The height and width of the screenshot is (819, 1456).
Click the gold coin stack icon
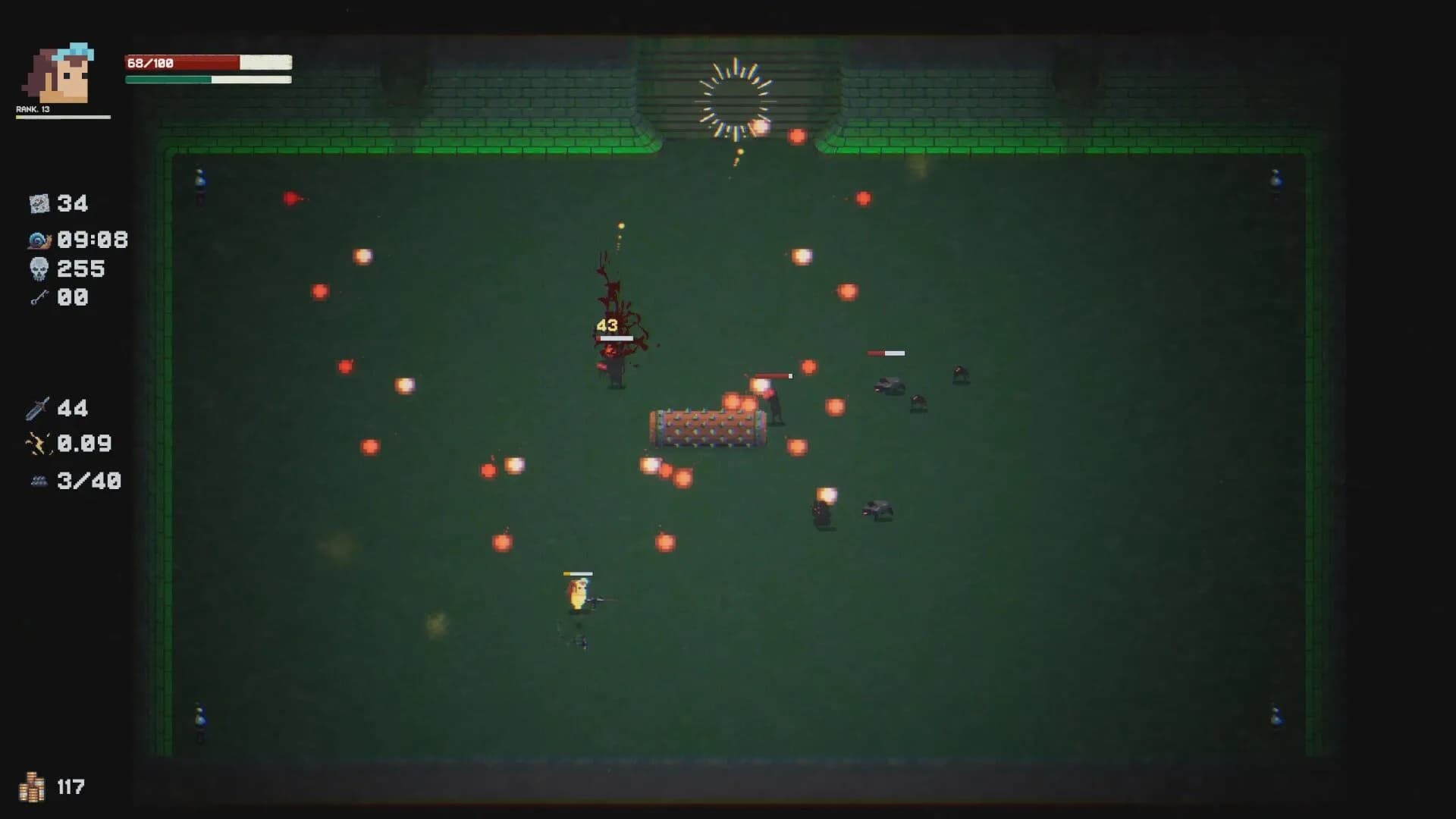(x=32, y=787)
